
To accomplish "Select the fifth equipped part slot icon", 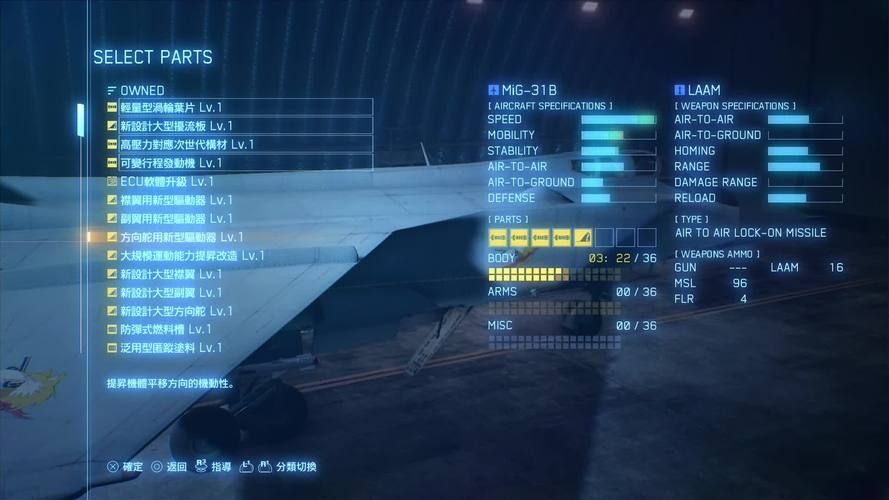I will pyautogui.click(x=583, y=237).
